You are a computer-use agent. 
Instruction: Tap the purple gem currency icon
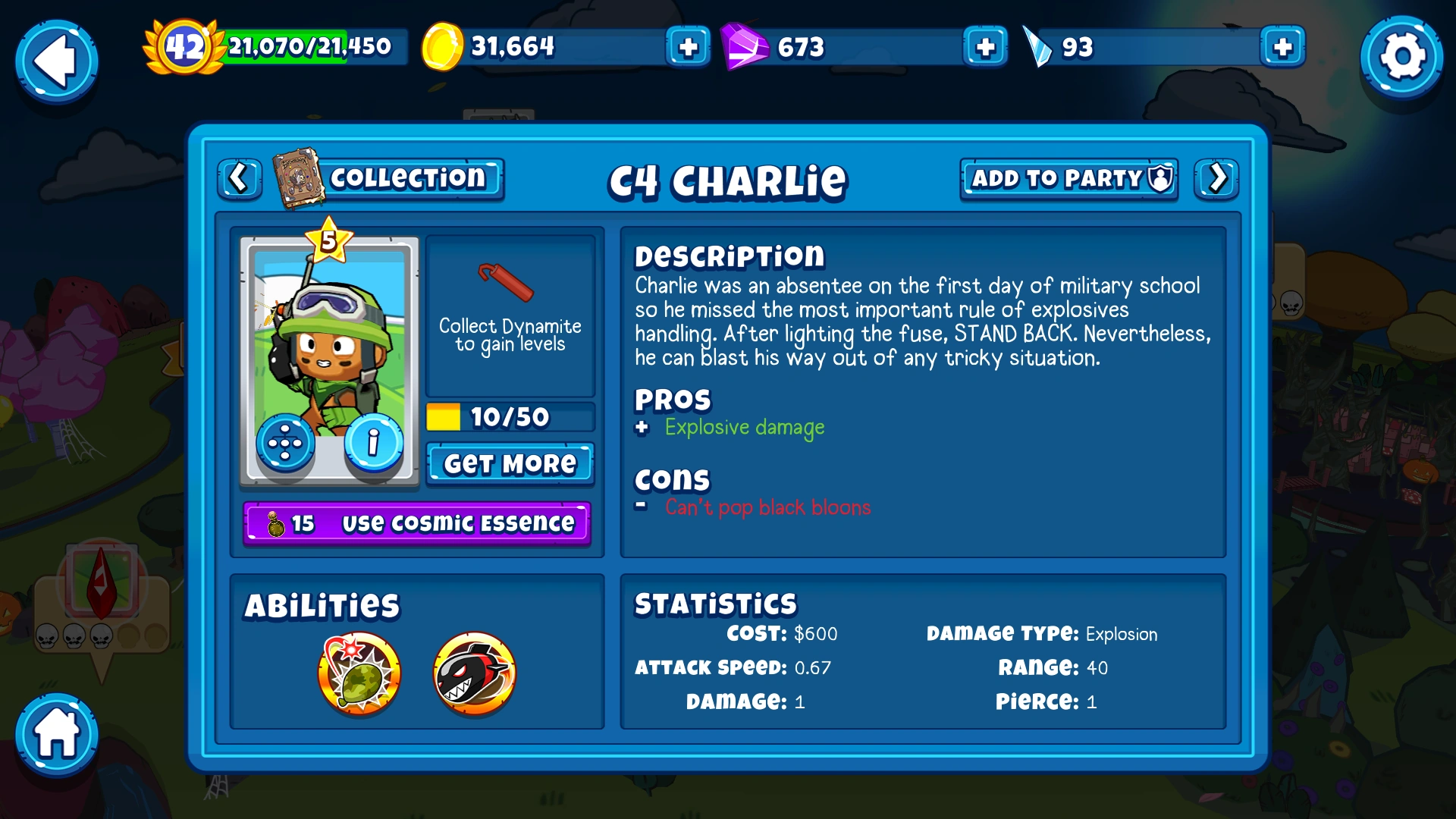744,47
